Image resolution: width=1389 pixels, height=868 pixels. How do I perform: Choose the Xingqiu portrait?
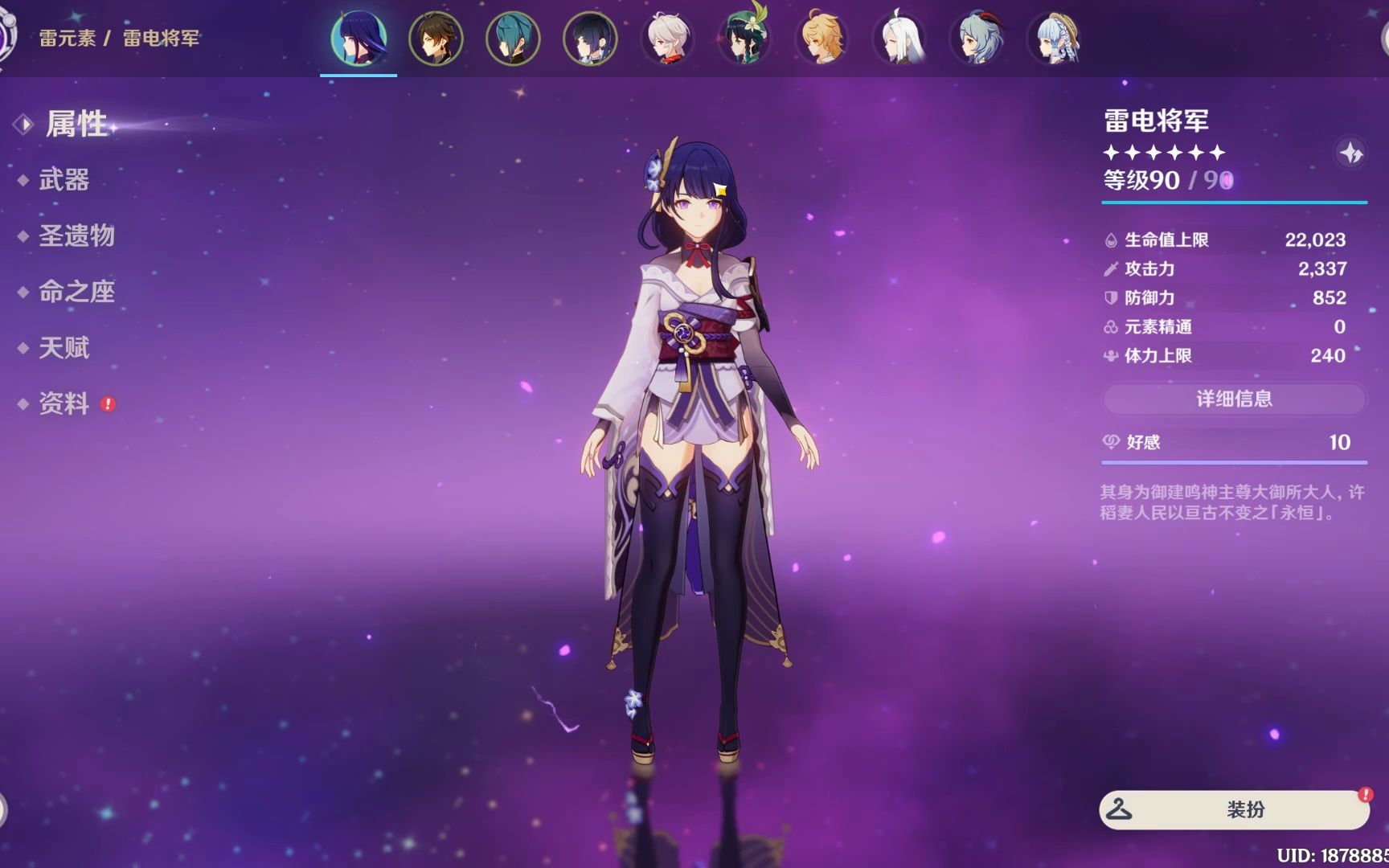click(x=590, y=38)
